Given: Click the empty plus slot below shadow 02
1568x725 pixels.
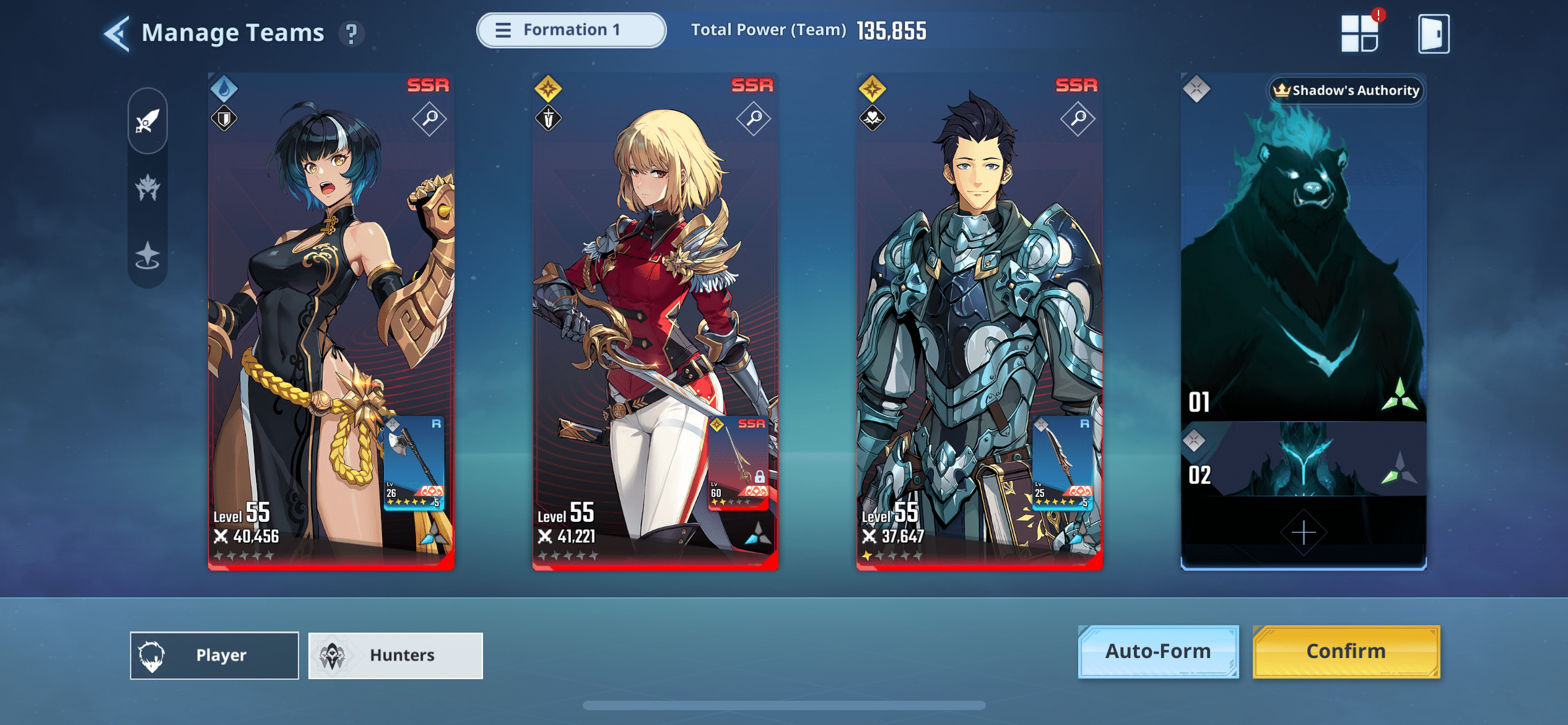Looking at the screenshot, I should click(1303, 531).
